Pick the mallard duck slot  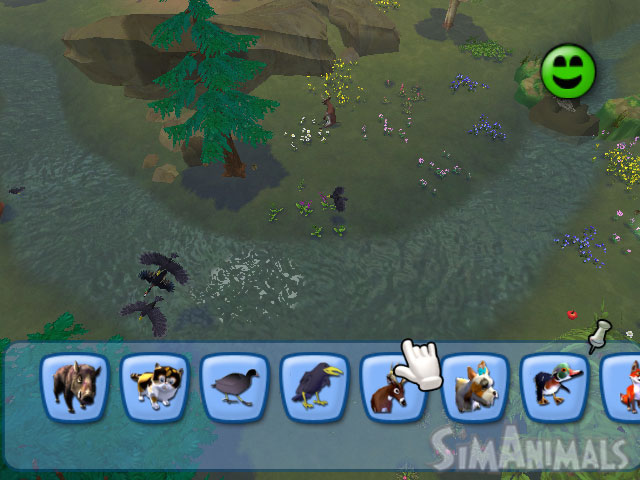555,387
